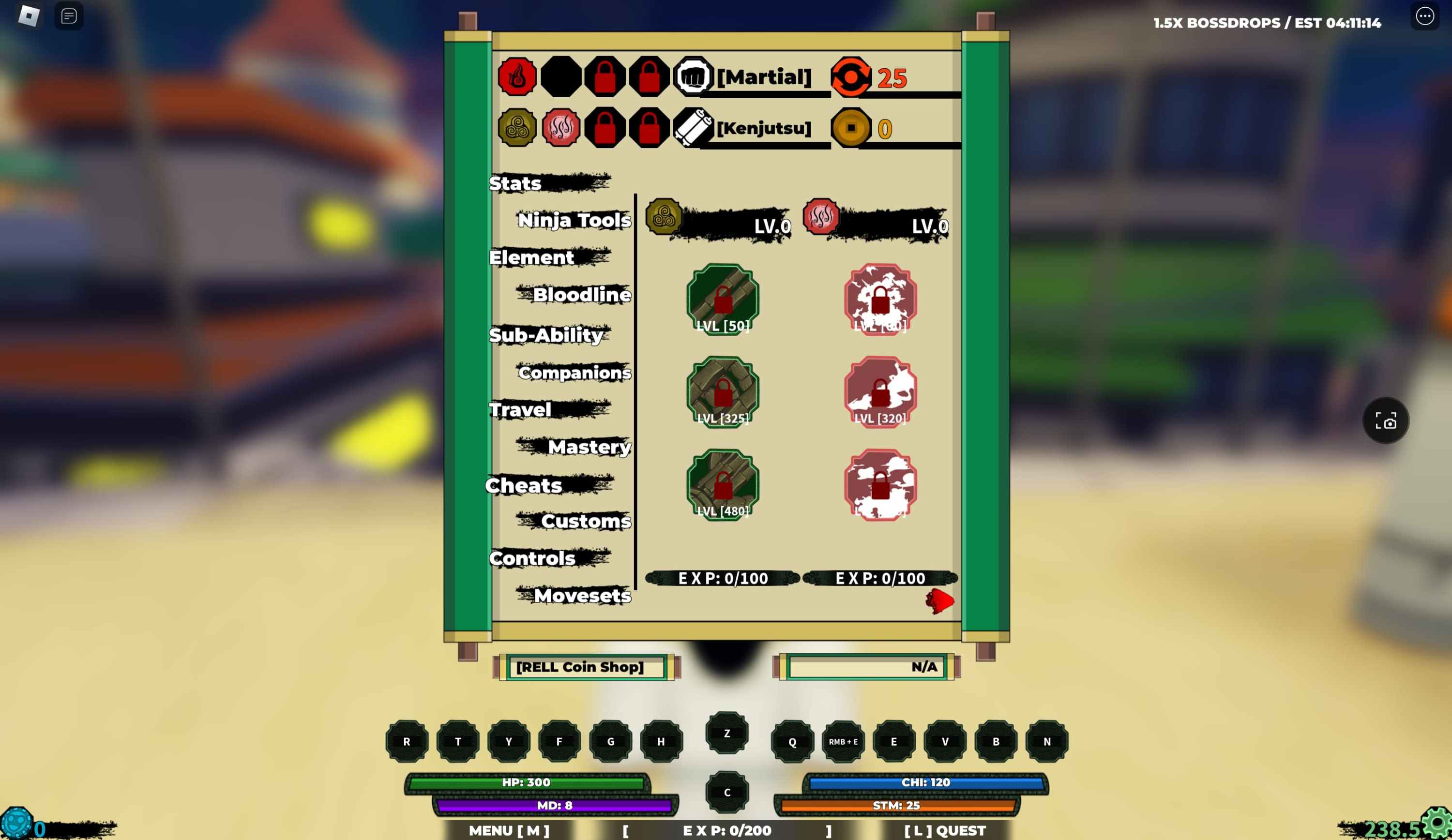Click the red arrow to advance the page
Image resolution: width=1452 pixels, height=840 pixels.
pyautogui.click(x=940, y=601)
